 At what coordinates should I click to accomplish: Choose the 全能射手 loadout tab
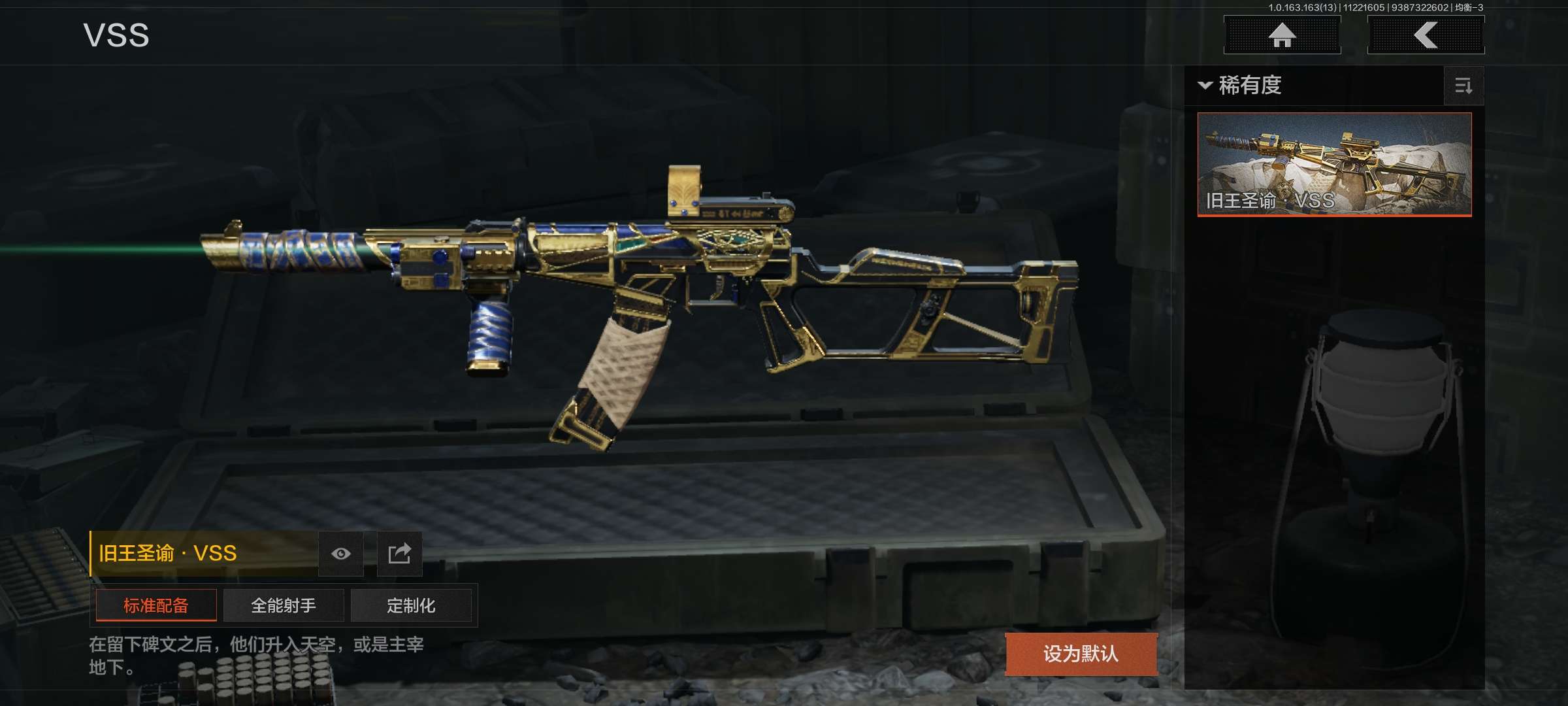tap(284, 605)
